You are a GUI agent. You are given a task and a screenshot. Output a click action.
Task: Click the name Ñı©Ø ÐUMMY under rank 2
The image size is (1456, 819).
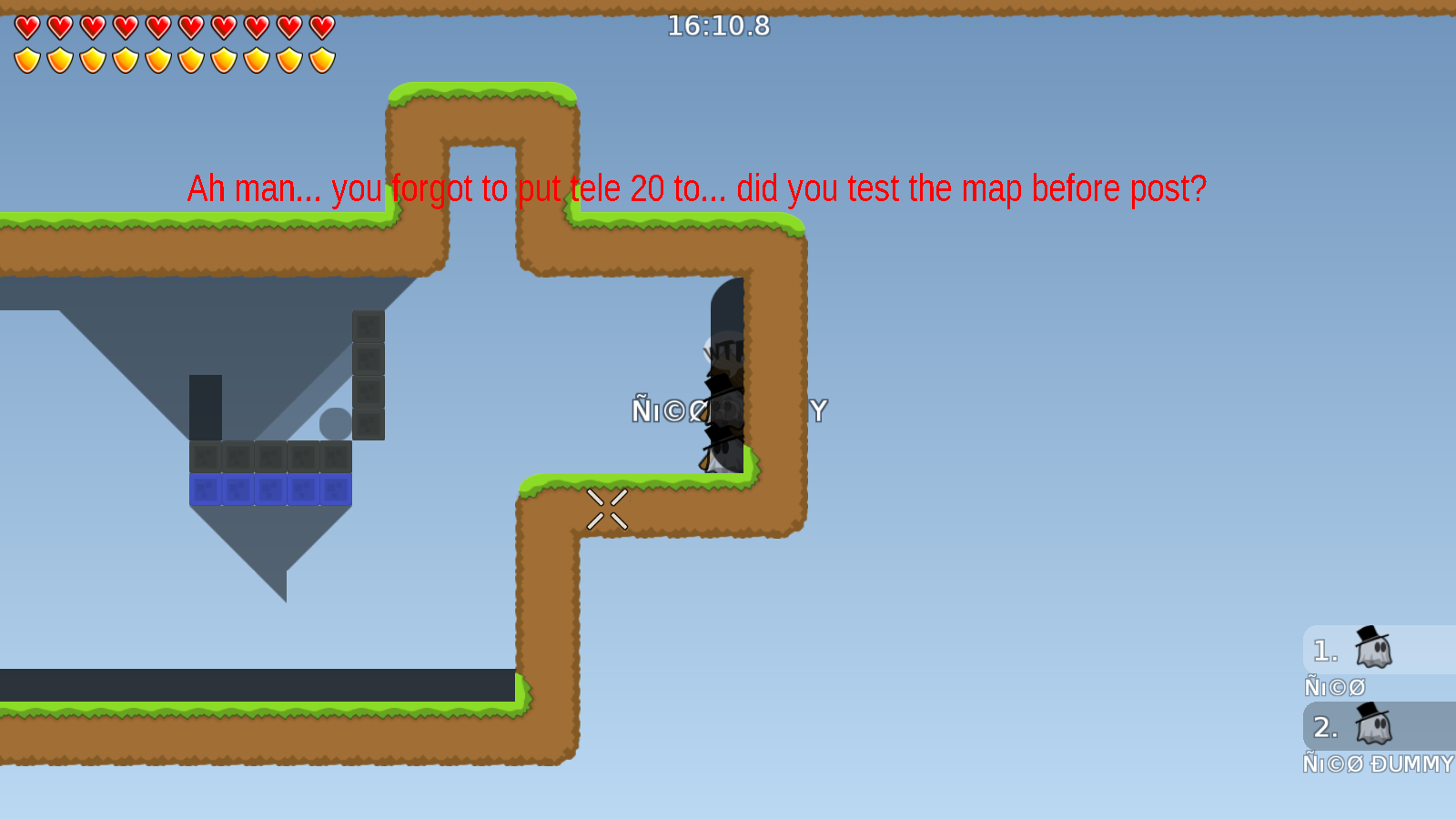(x=1374, y=764)
